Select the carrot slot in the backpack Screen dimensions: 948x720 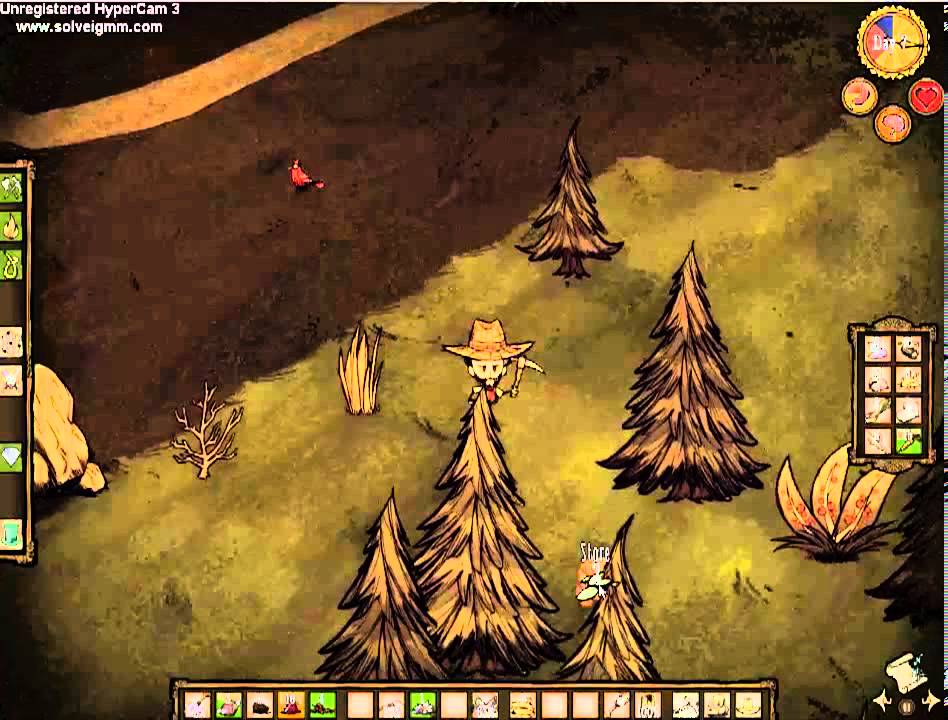908,440
